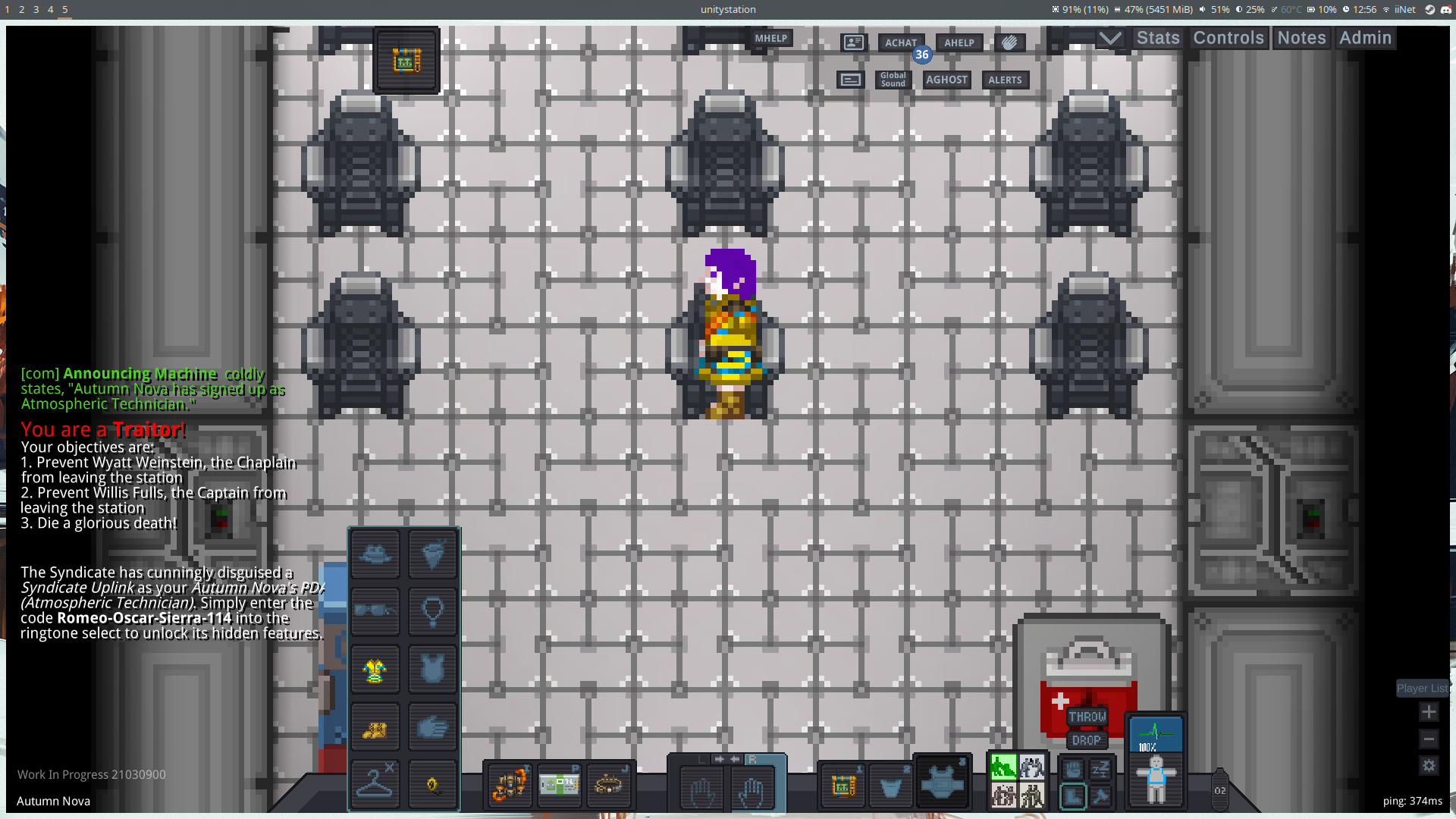Viewport: 1456px width, 819px height.
Task: Toggle AGHOST mode
Action: [946, 80]
